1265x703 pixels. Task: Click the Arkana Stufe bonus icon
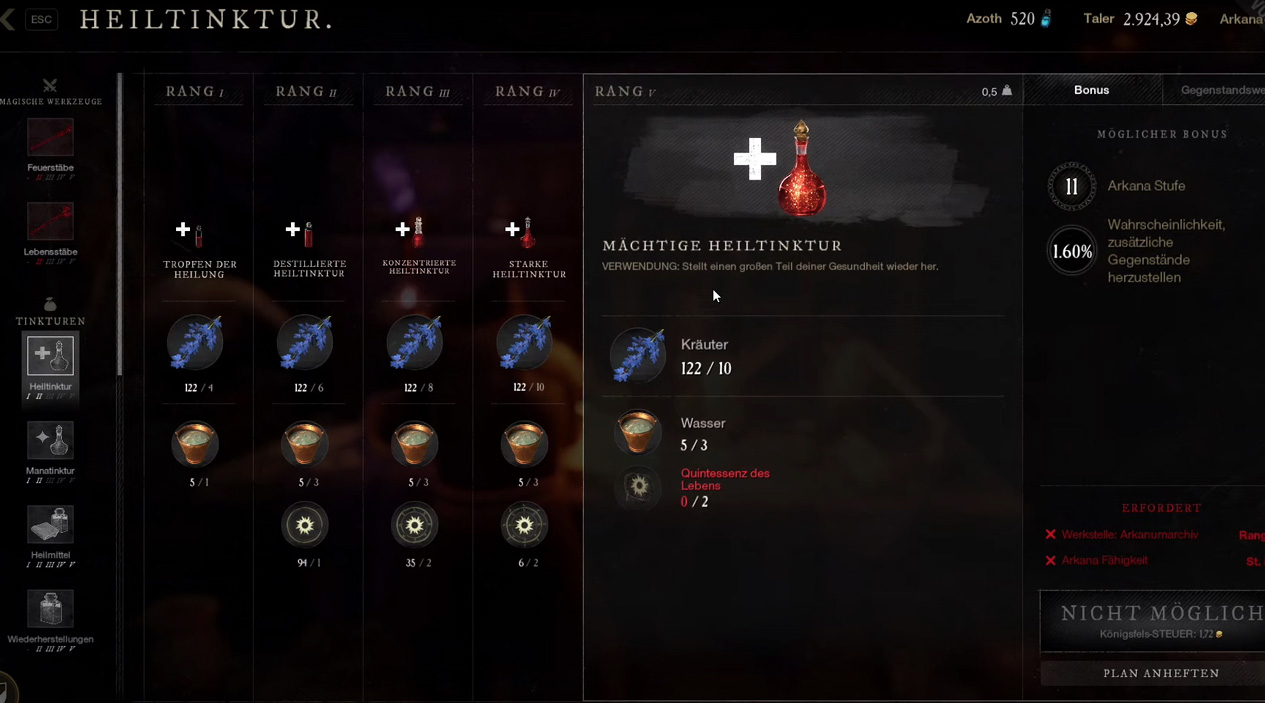coord(1071,187)
